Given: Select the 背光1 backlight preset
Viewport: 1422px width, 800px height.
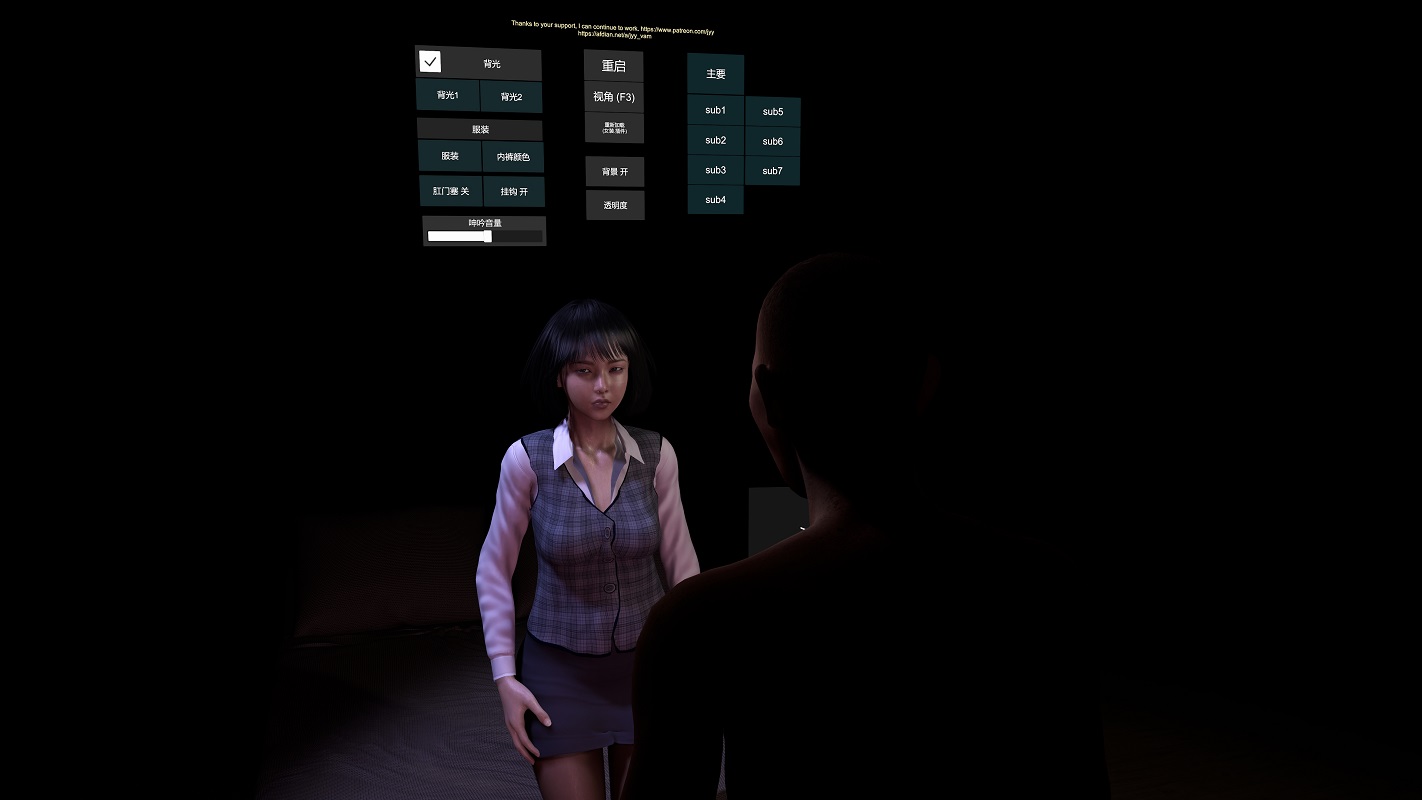Looking at the screenshot, I should (448, 96).
